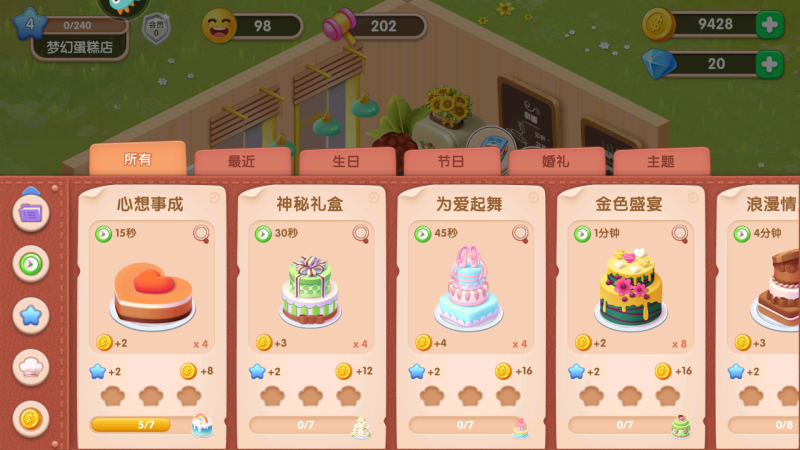
Task: Open the purple folder sidebar icon
Action: click(31, 213)
